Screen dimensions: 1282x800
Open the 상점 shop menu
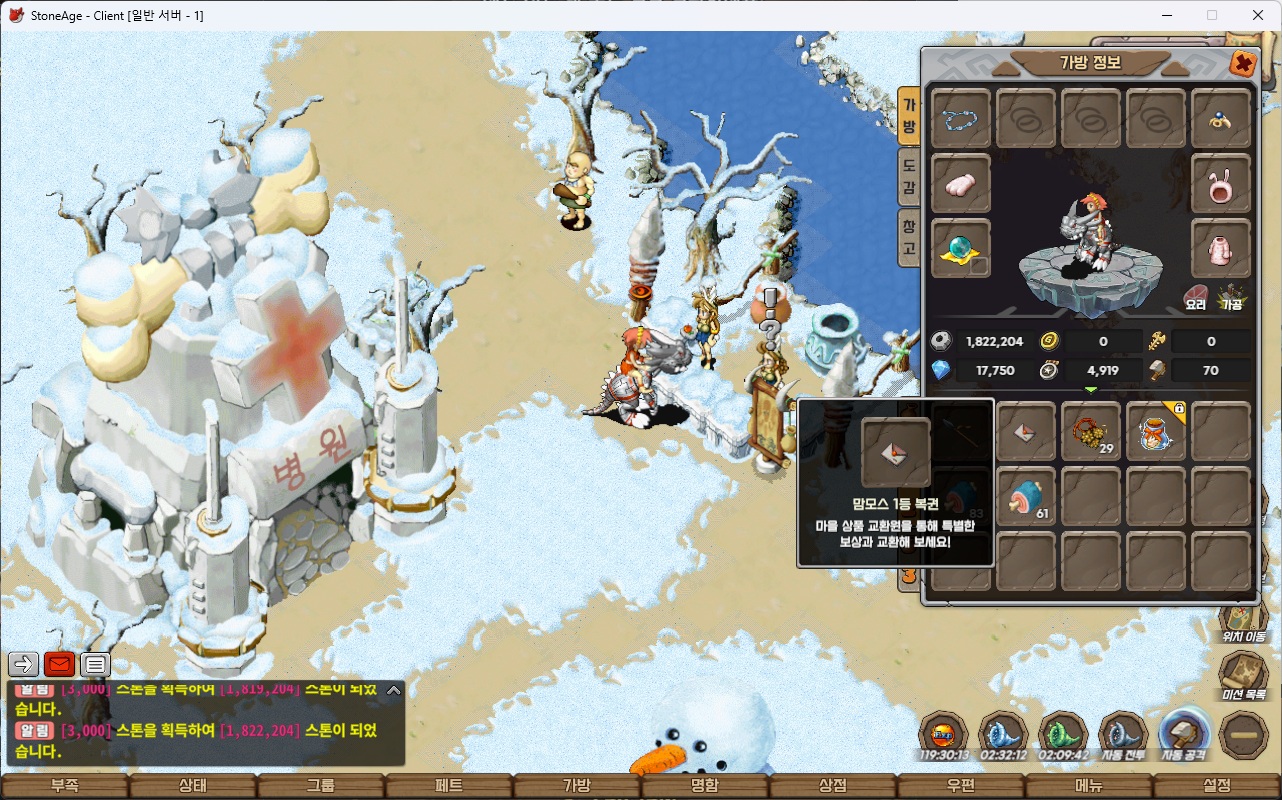(x=833, y=786)
